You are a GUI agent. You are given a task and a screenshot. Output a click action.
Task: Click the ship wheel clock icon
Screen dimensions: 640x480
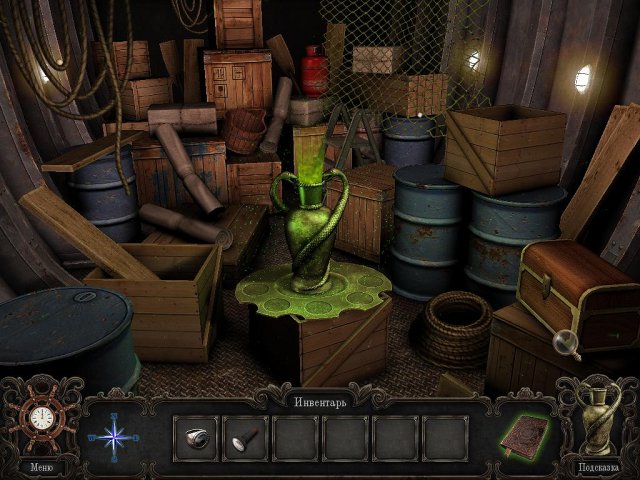pyautogui.click(x=41, y=416)
